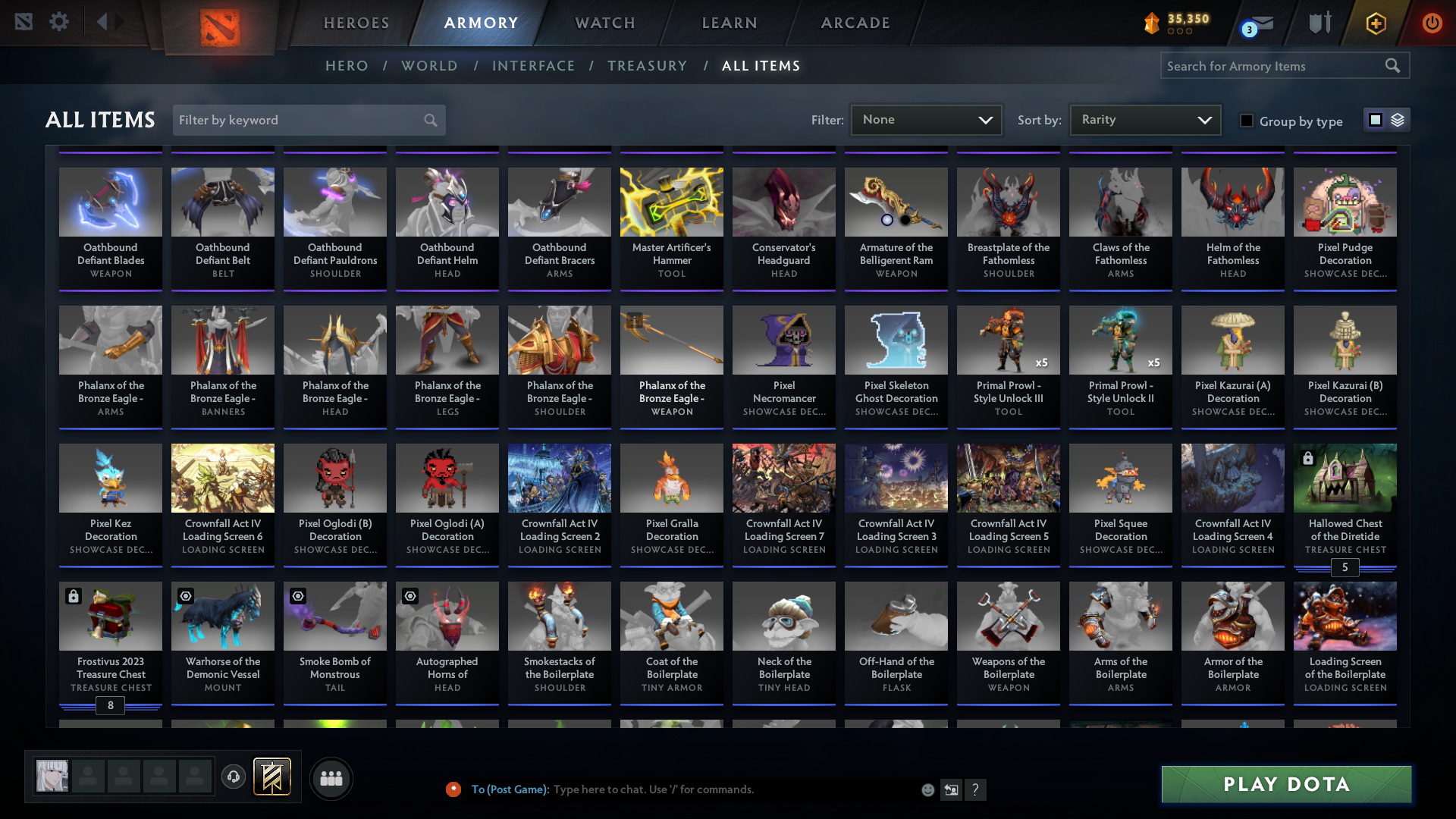
Task: Click the chat help question mark button
Action: (976, 789)
